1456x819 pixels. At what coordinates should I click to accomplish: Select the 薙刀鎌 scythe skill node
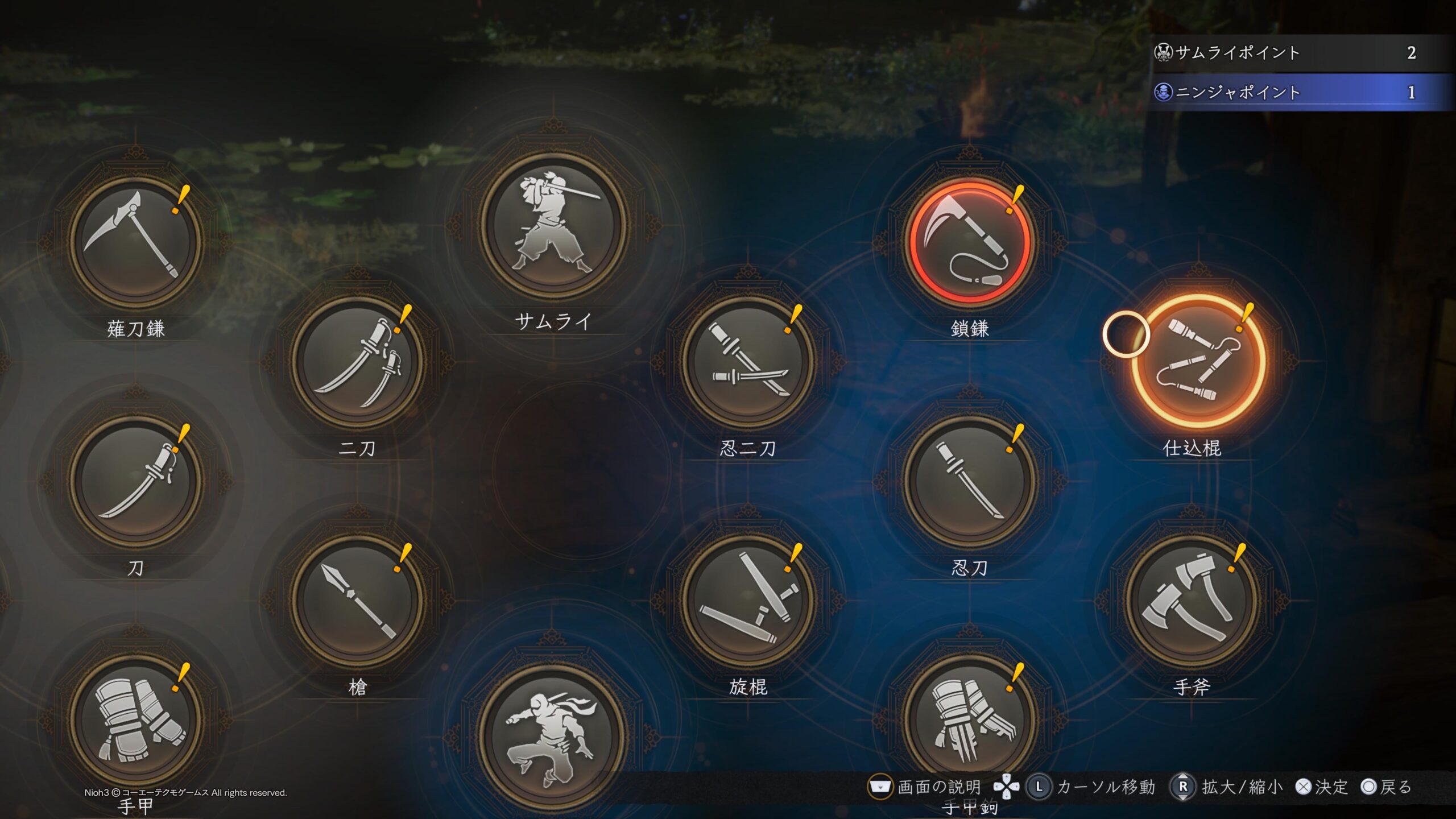tap(135, 242)
